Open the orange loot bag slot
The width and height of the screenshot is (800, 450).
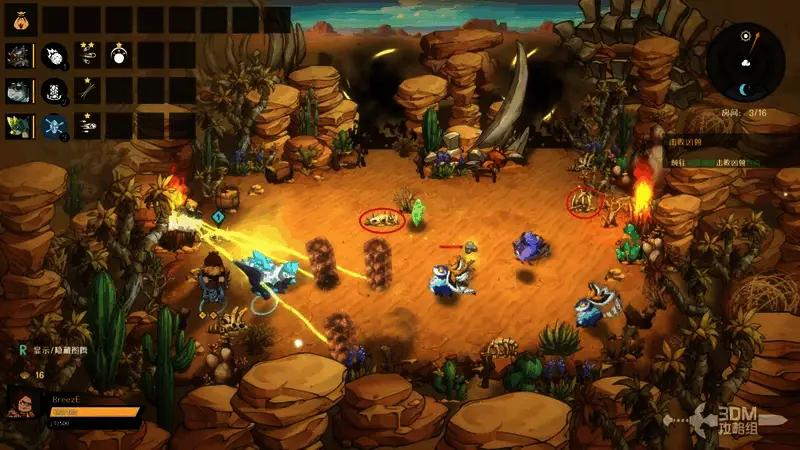[20, 18]
